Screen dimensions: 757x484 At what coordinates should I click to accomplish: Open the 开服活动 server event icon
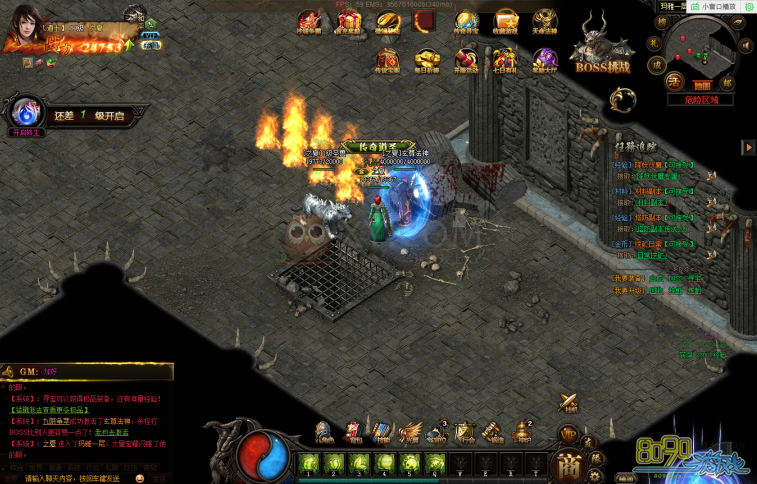click(466, 59)
